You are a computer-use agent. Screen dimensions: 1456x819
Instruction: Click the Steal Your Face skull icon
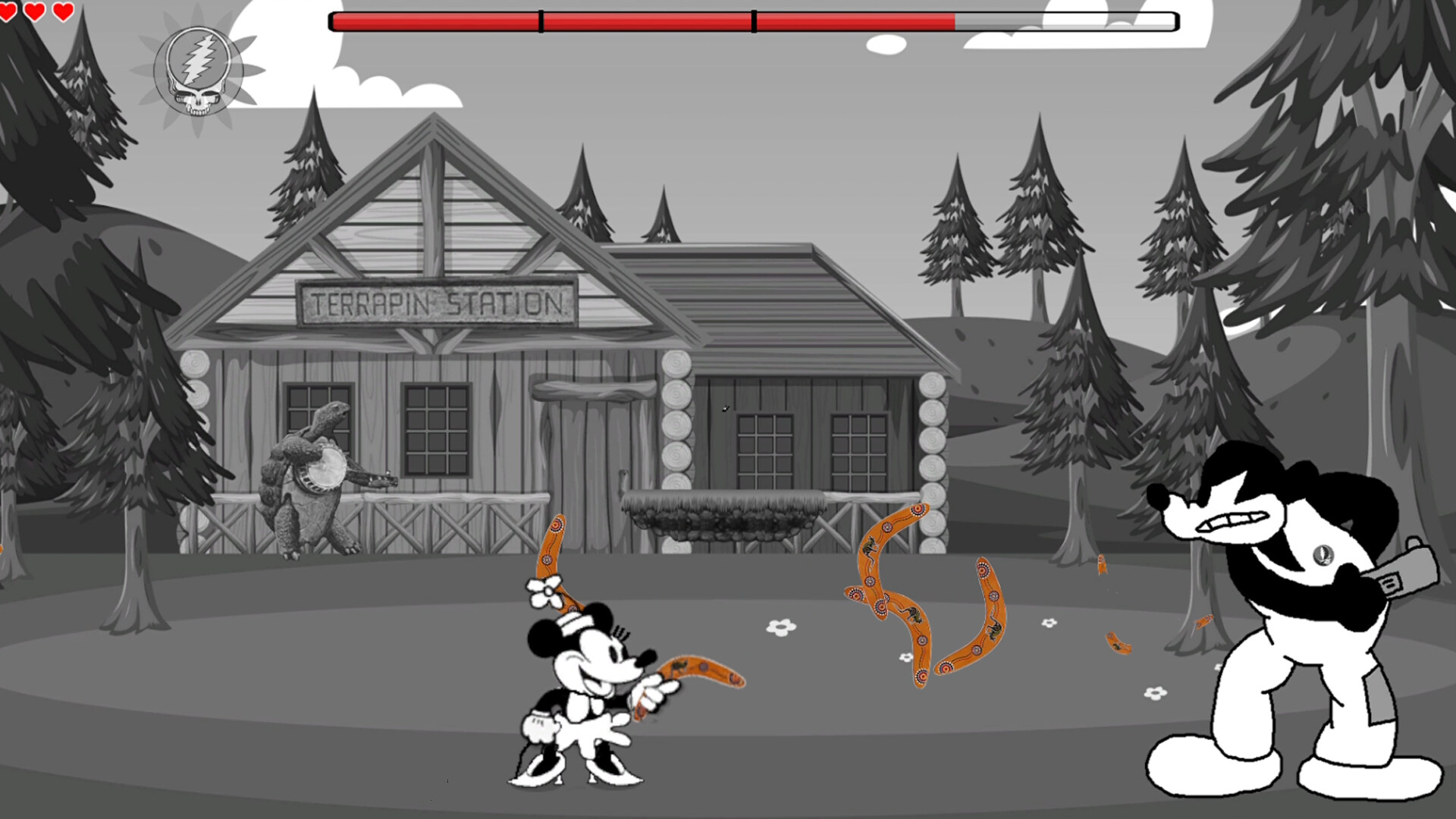[197, 72]
